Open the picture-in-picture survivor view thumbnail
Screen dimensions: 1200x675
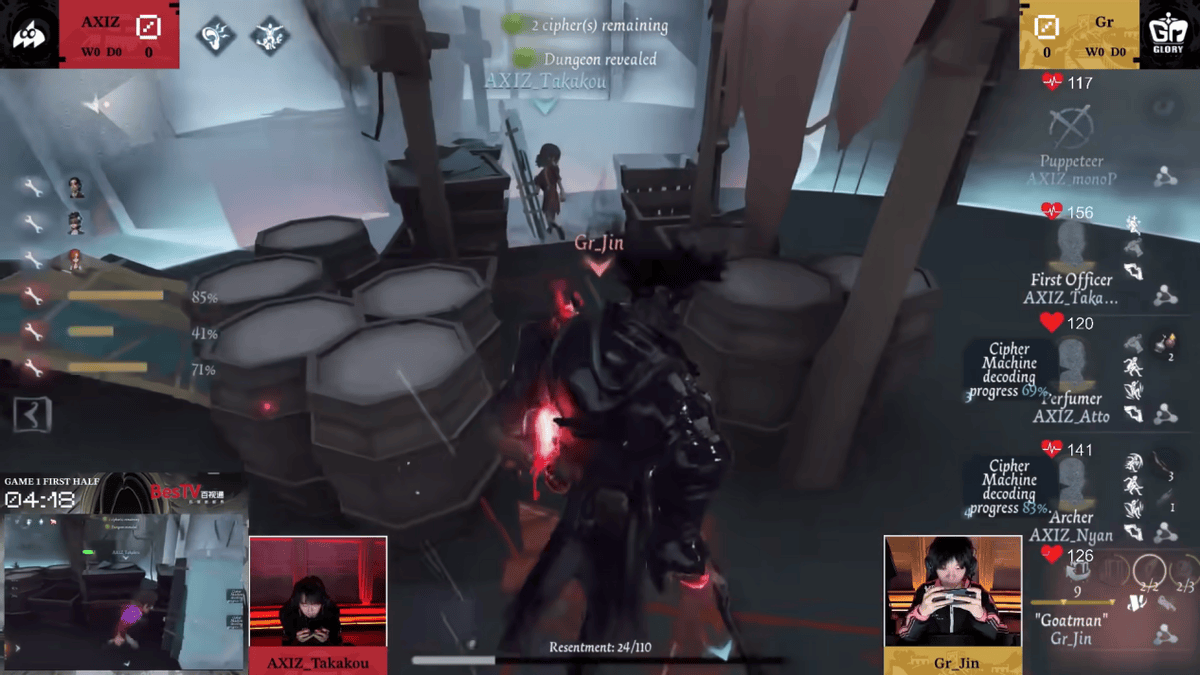124,590
